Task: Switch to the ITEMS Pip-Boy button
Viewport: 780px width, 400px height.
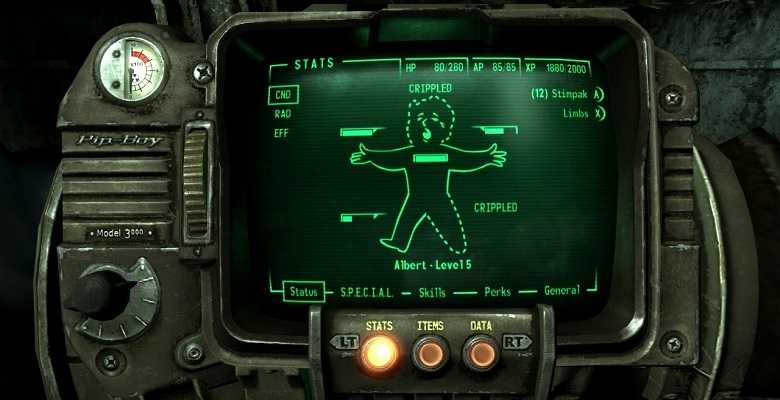Action: (430, 352)
